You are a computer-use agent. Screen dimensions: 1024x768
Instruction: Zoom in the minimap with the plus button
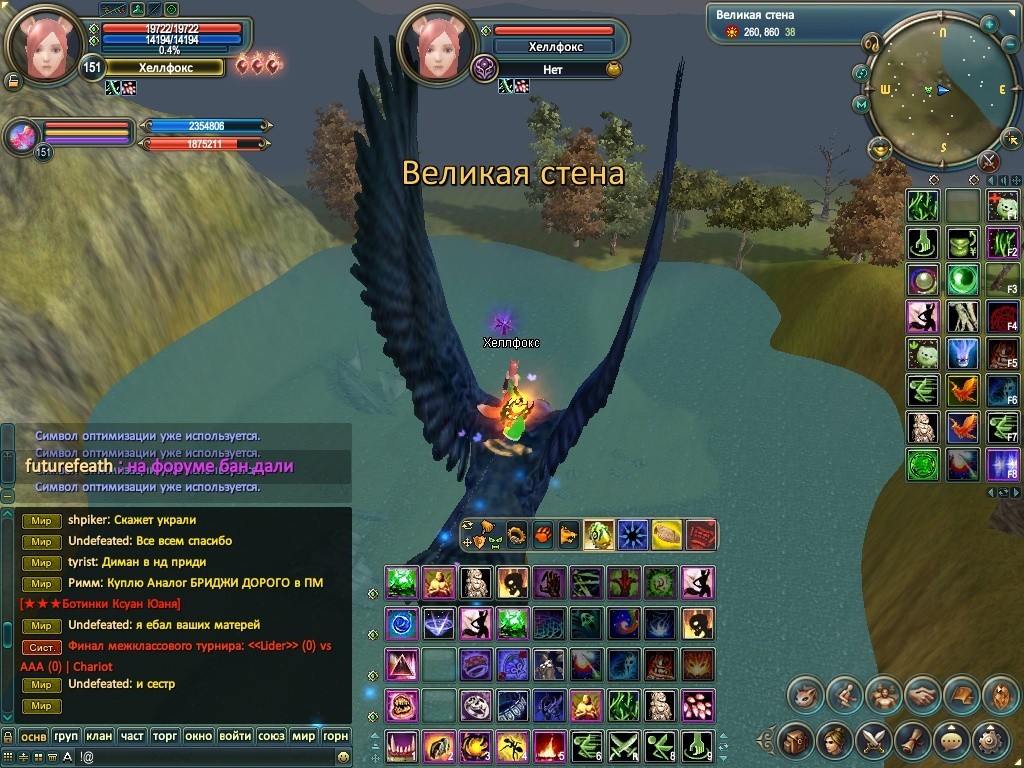(x=989, y=23)
